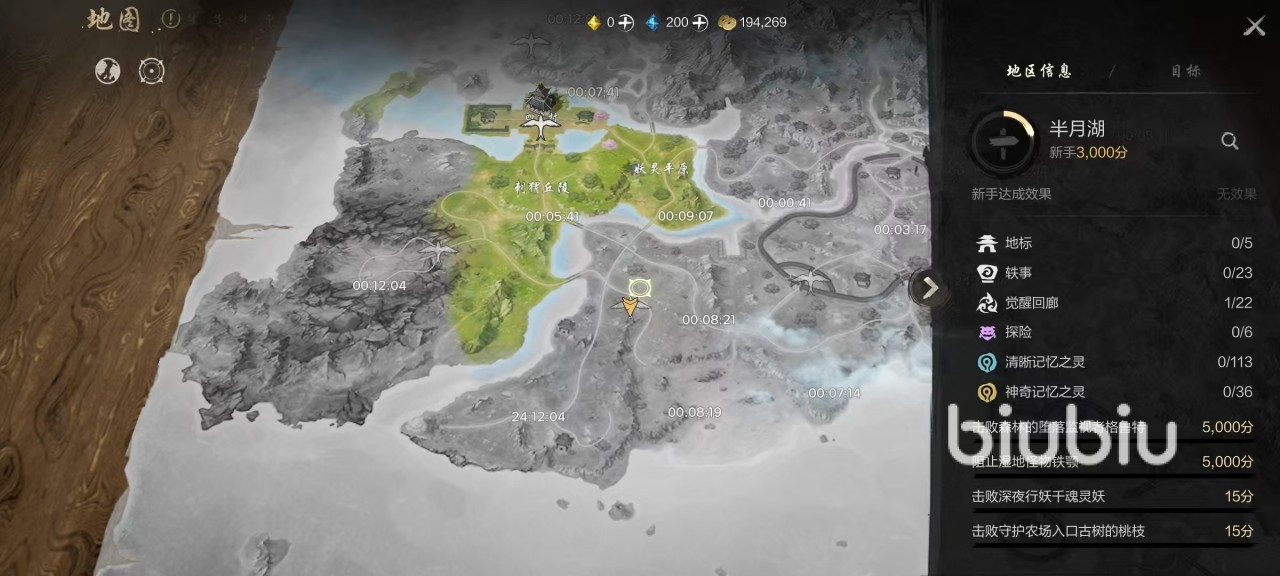Add blue crystals with the plus button
Image resolution: width=1280 pixels, height=576 pixels.
(x=700, y=22)
